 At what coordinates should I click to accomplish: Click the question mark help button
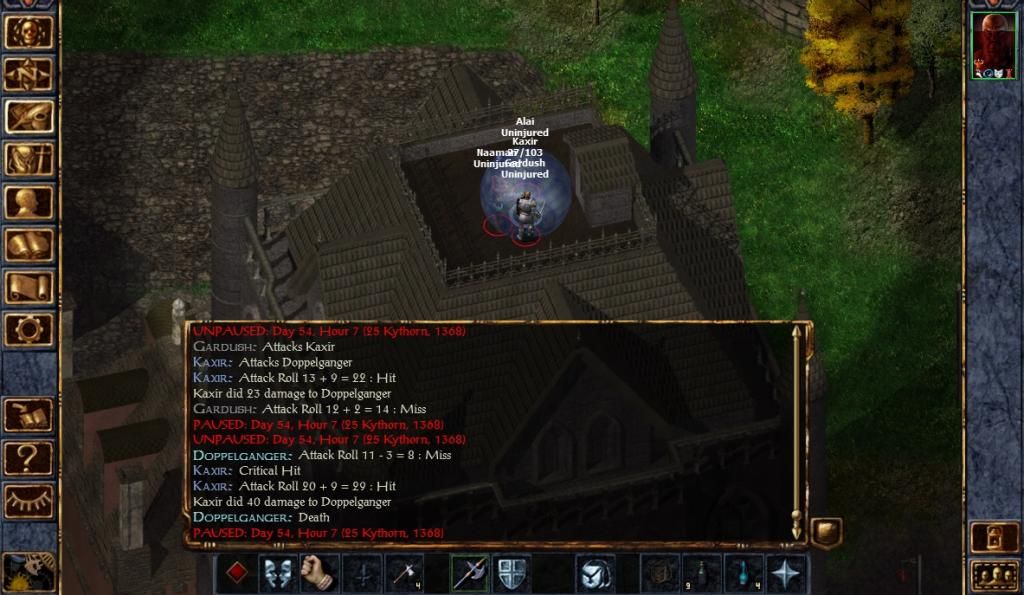coord(29,458)
